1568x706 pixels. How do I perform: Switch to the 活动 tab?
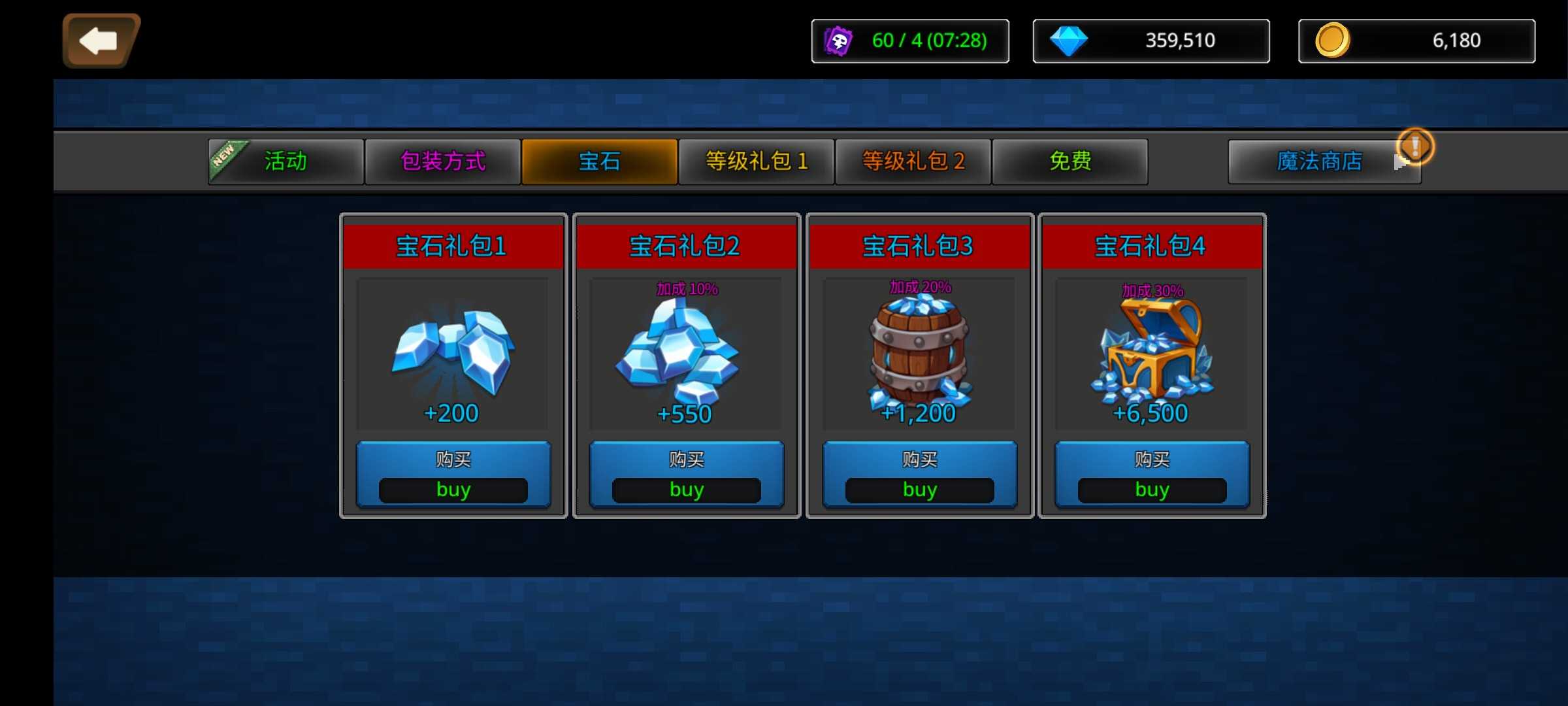point(286,161)
